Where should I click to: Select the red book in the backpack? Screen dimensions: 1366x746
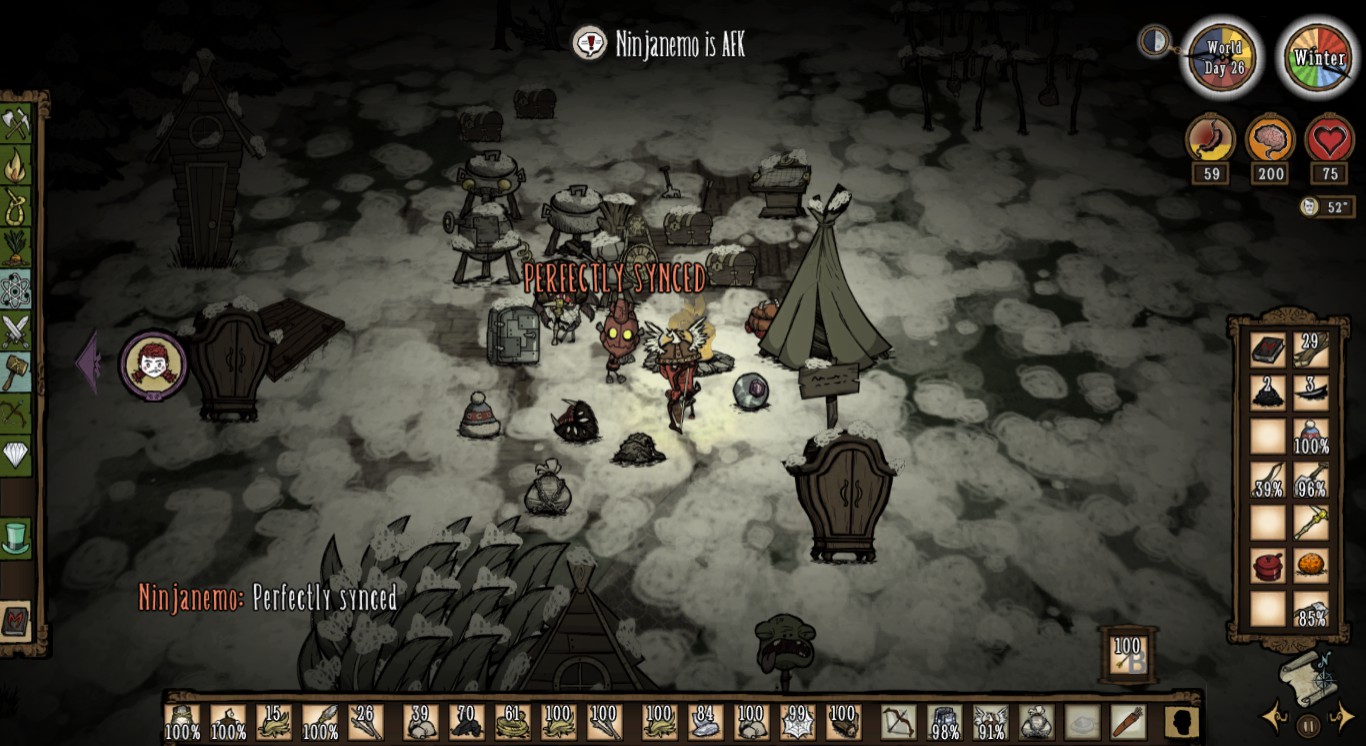tap(1268, 349)
